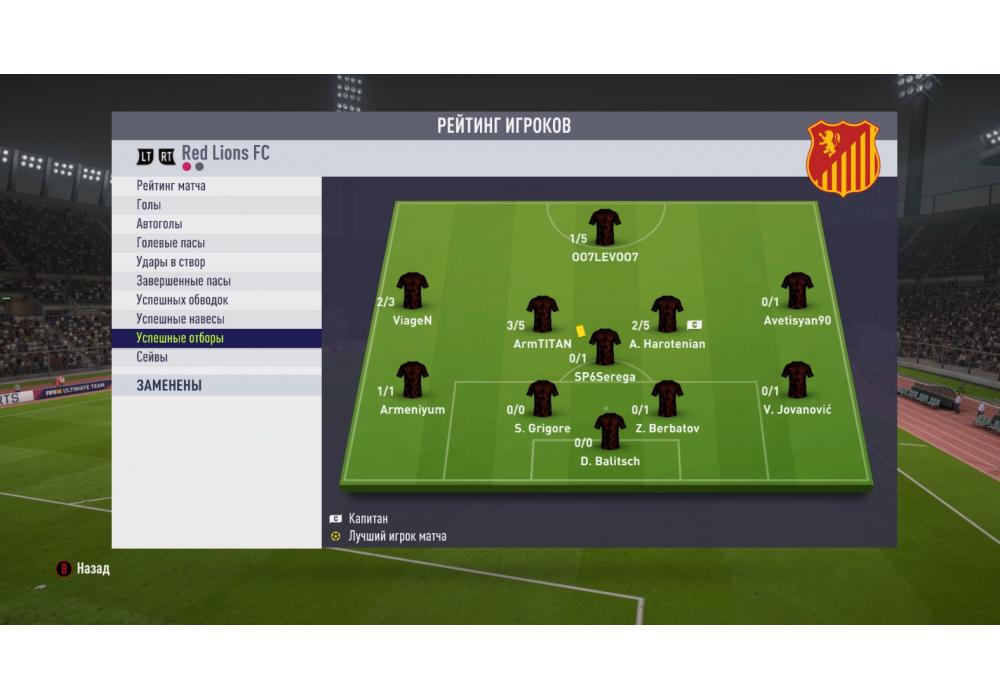Pick the ViageN player on the pitch
Image resolution: width=1000 pixels, height=700 pixels.
coord(412,291)
